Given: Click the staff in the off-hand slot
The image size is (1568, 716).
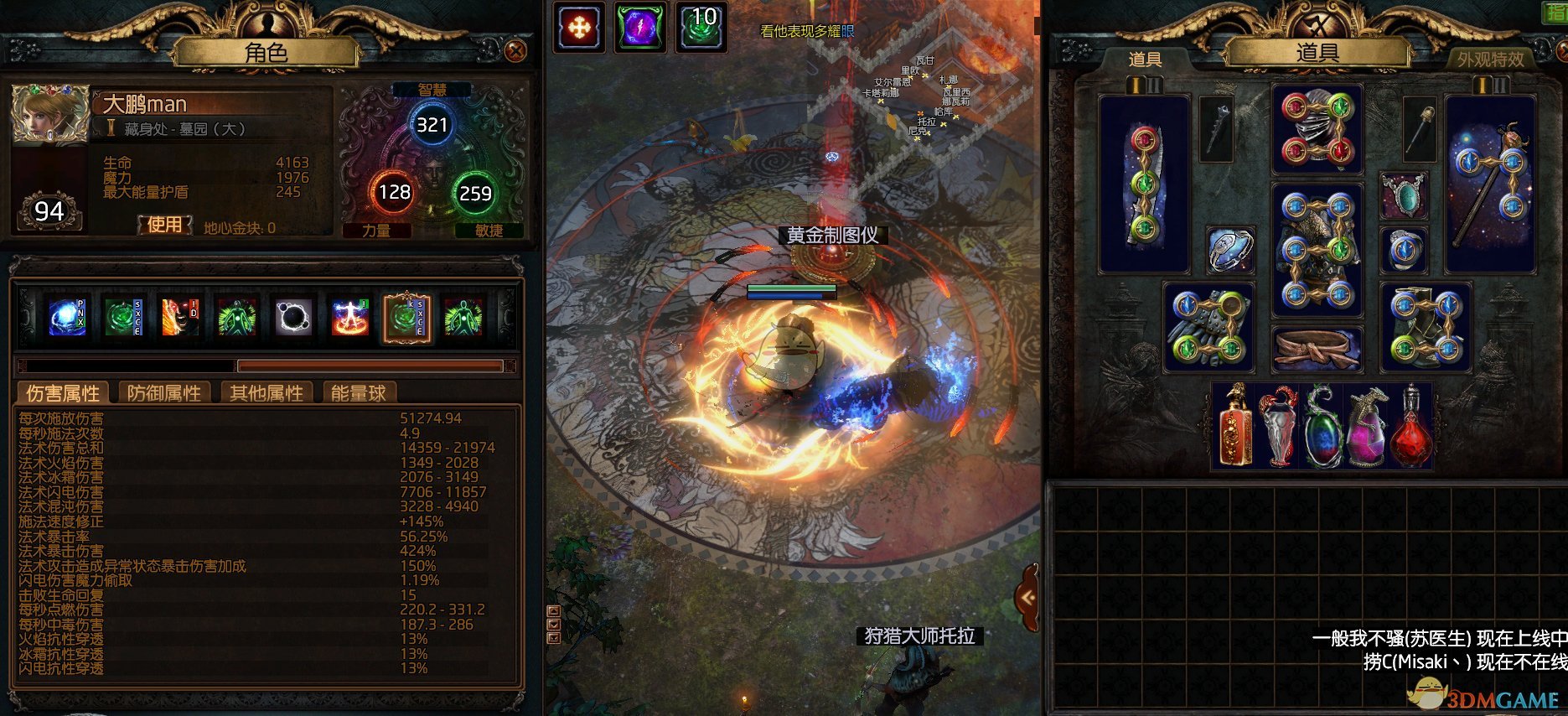Looking at the screenshot, I should tap(1490, 183).
